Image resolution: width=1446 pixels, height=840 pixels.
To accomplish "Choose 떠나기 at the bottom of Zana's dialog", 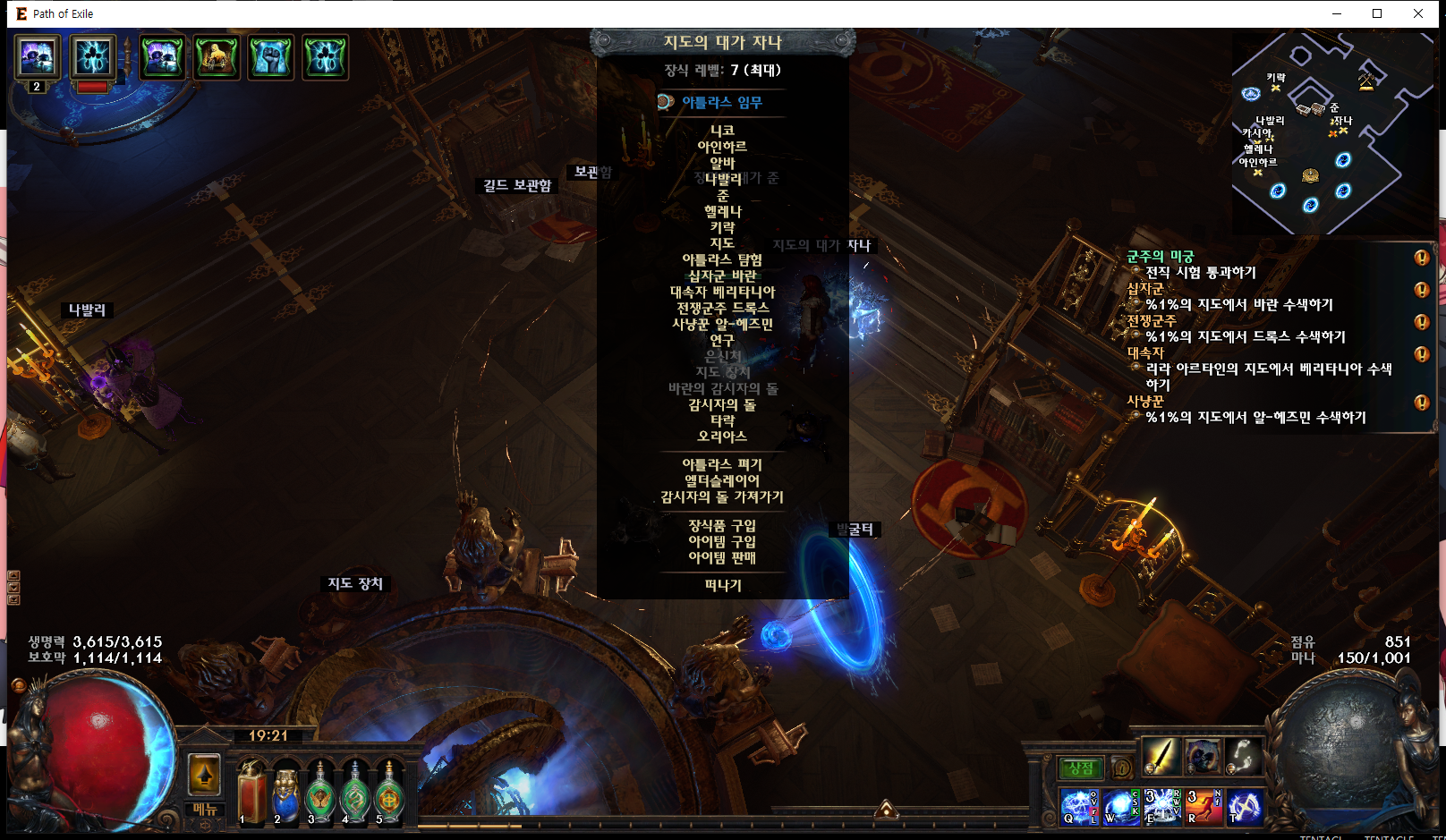I will (721, 586).
